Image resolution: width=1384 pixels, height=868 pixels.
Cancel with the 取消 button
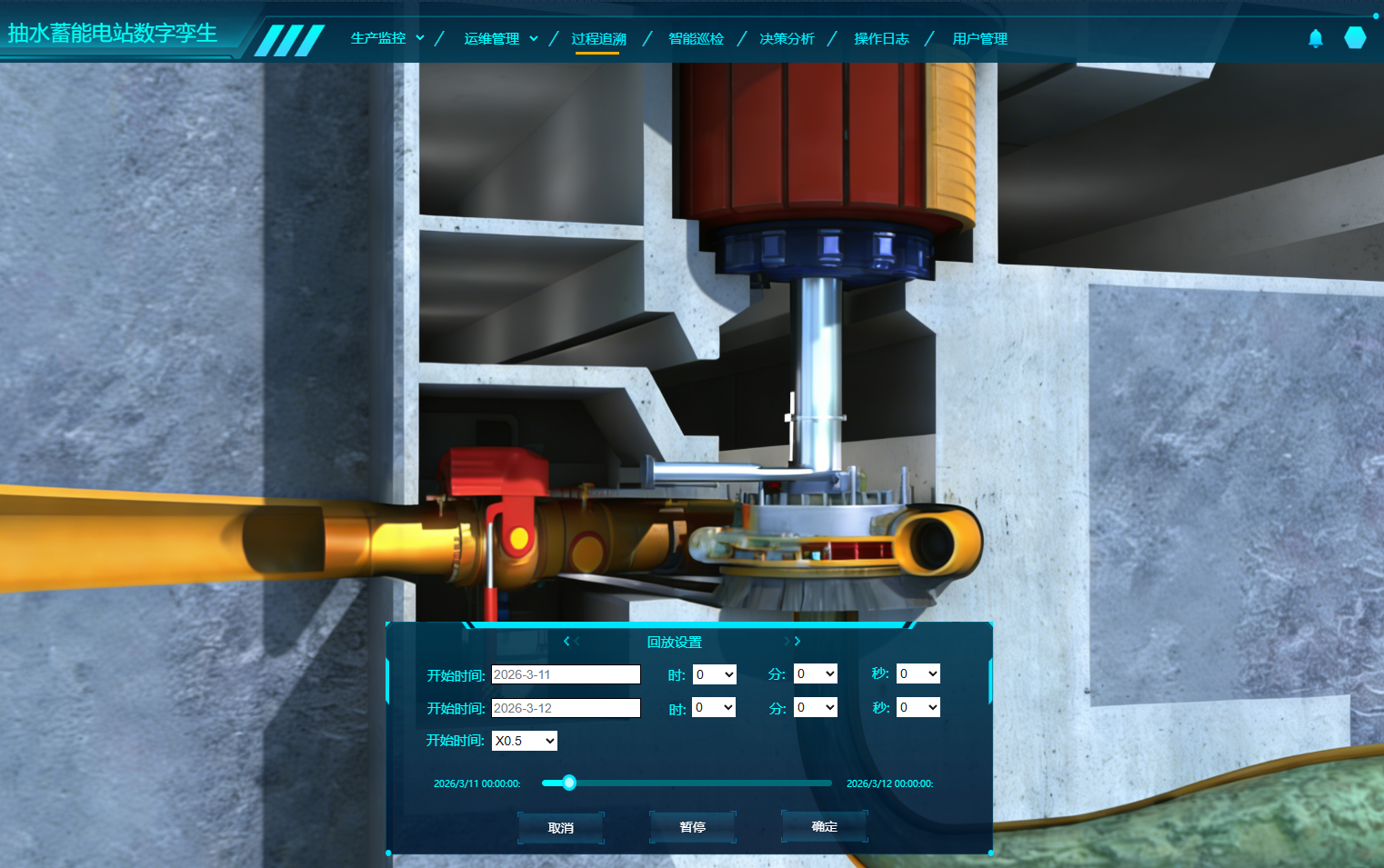pyautogui.click(x=561, y=828)
